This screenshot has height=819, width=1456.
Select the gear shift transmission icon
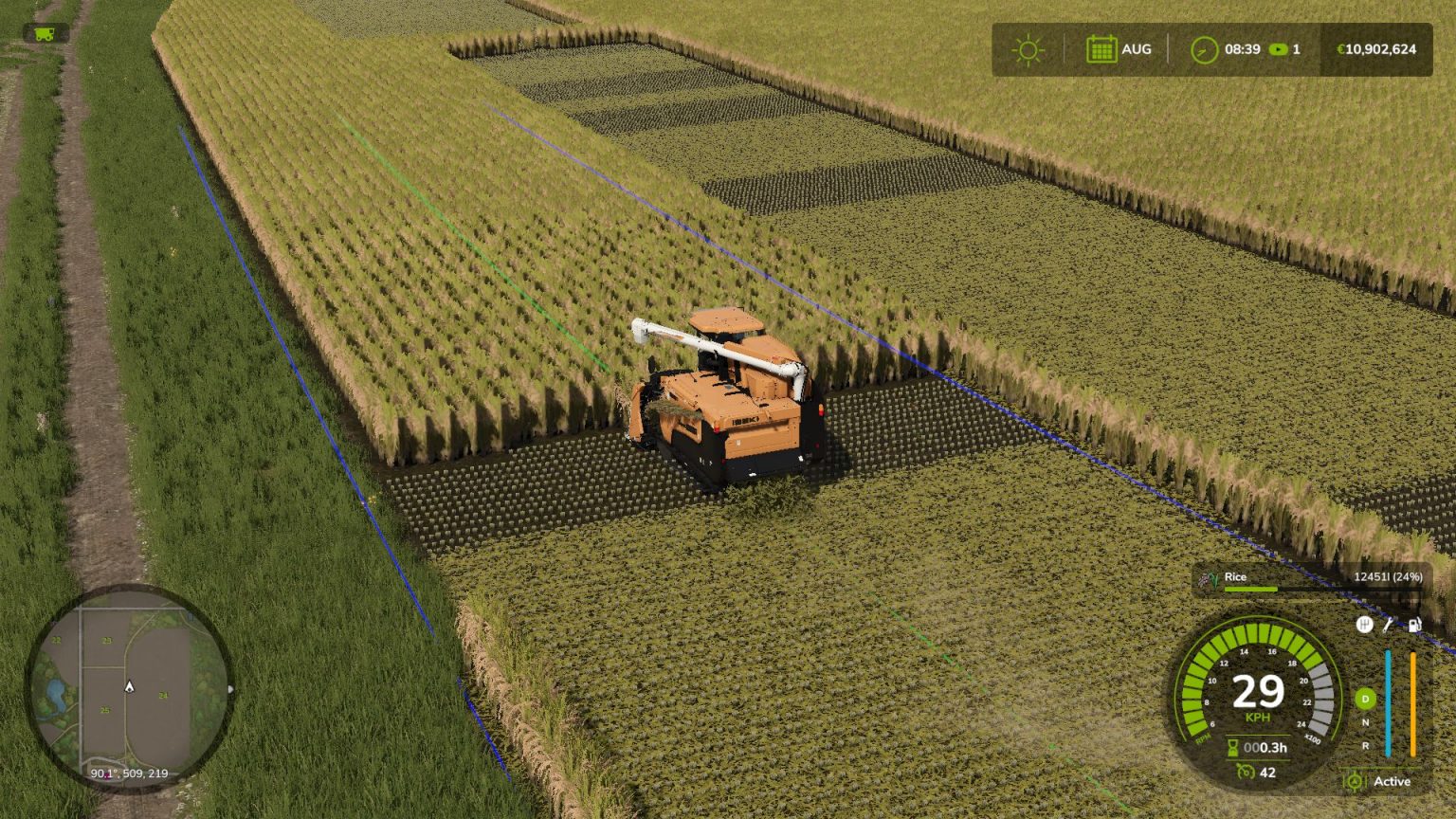tap(1364, 624)
